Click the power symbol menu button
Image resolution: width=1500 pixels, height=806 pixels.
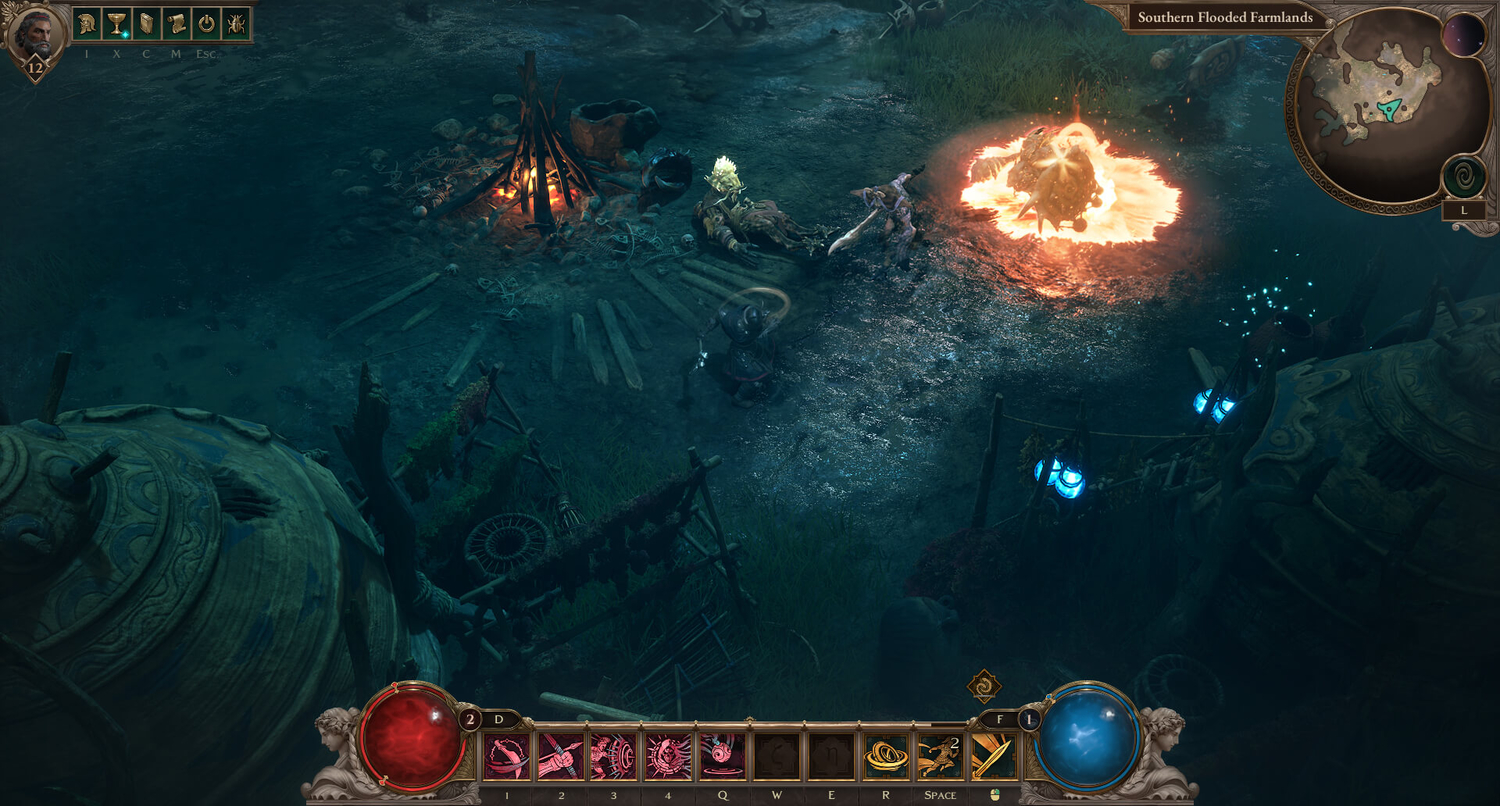click(206, 23)
